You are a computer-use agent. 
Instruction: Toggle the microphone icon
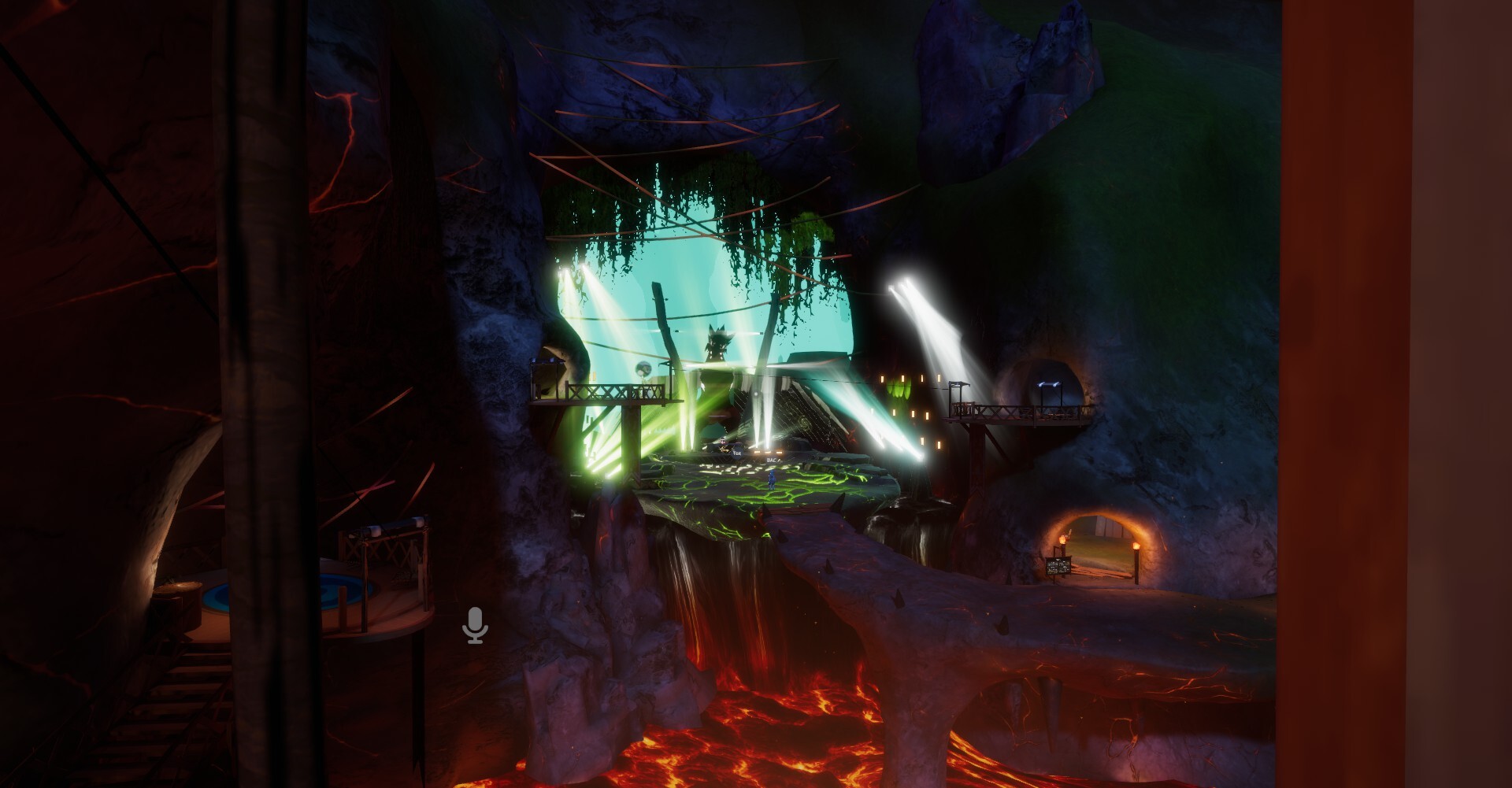point(475,625)
